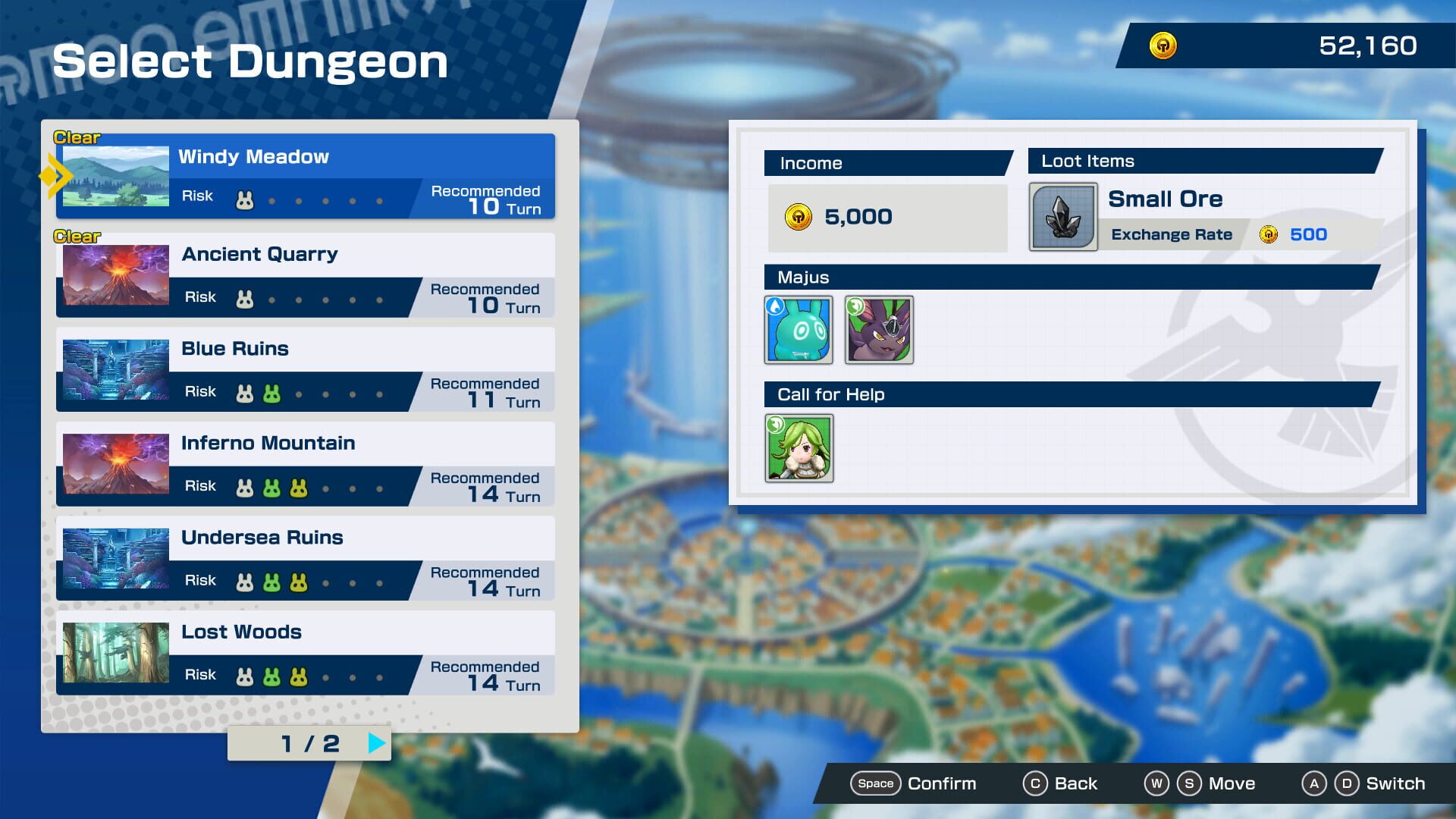This screenshot has width=1456, height=819.
Task: Select Inferno Mountain from the list
Action: (x=305, y=463)
